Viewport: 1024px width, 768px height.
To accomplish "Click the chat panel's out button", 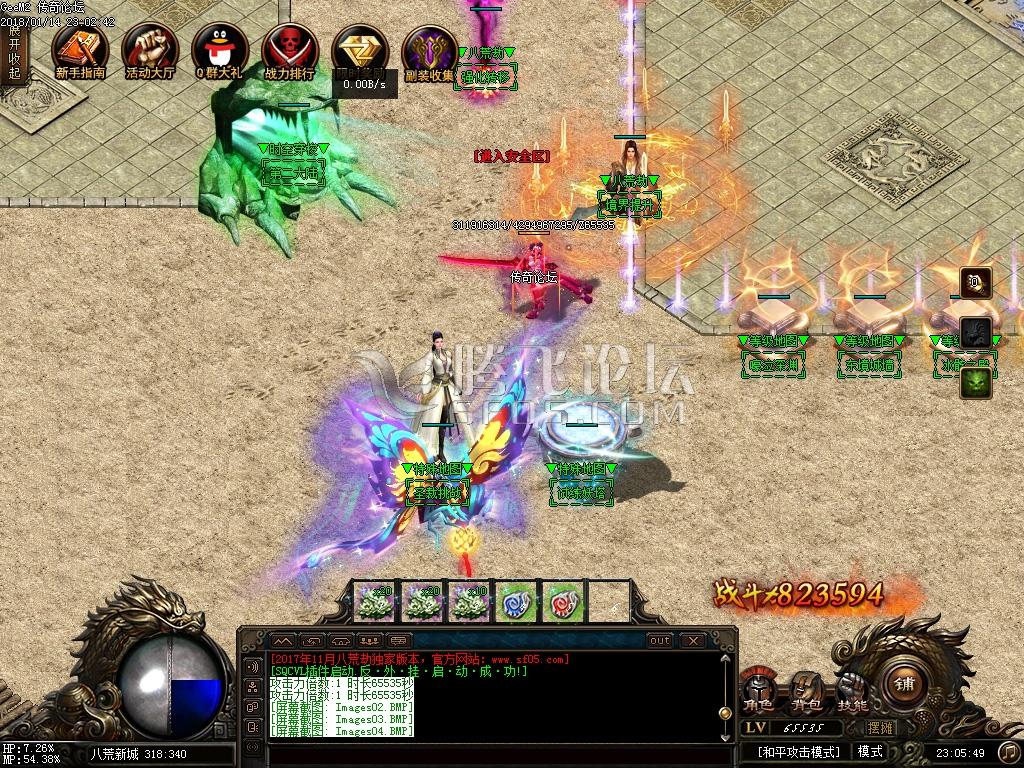I will 660,640.
